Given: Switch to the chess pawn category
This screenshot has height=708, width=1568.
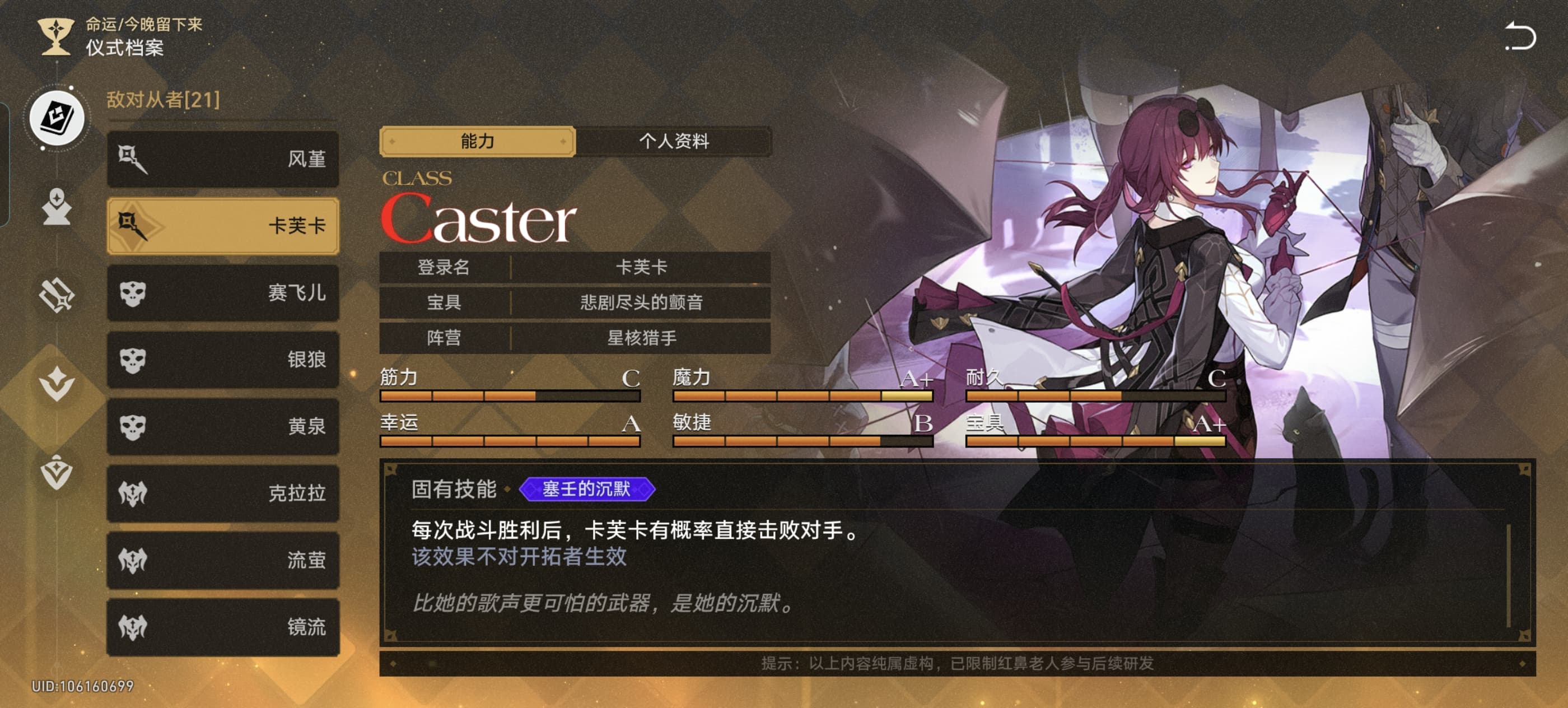Looking at the screenshot, I should (x=57, y=207).
